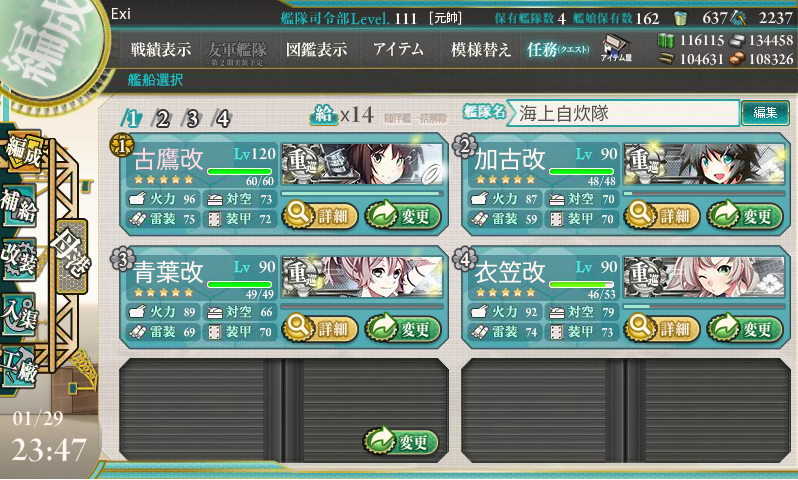View 詳細 details for 加古改
This screenshot has height=480, width=798.
661,215
